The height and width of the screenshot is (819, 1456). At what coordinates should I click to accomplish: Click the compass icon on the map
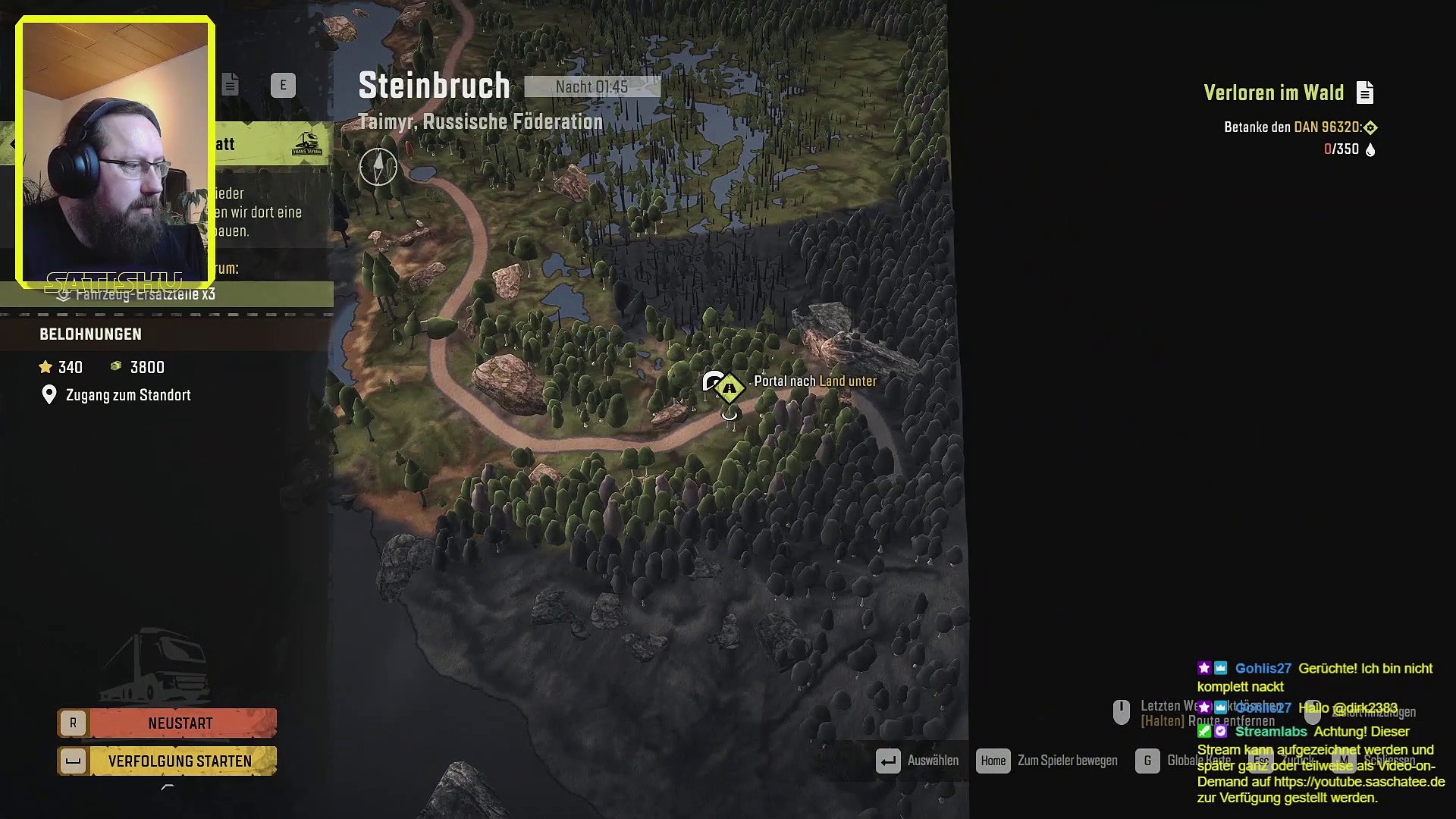(378, 167)
